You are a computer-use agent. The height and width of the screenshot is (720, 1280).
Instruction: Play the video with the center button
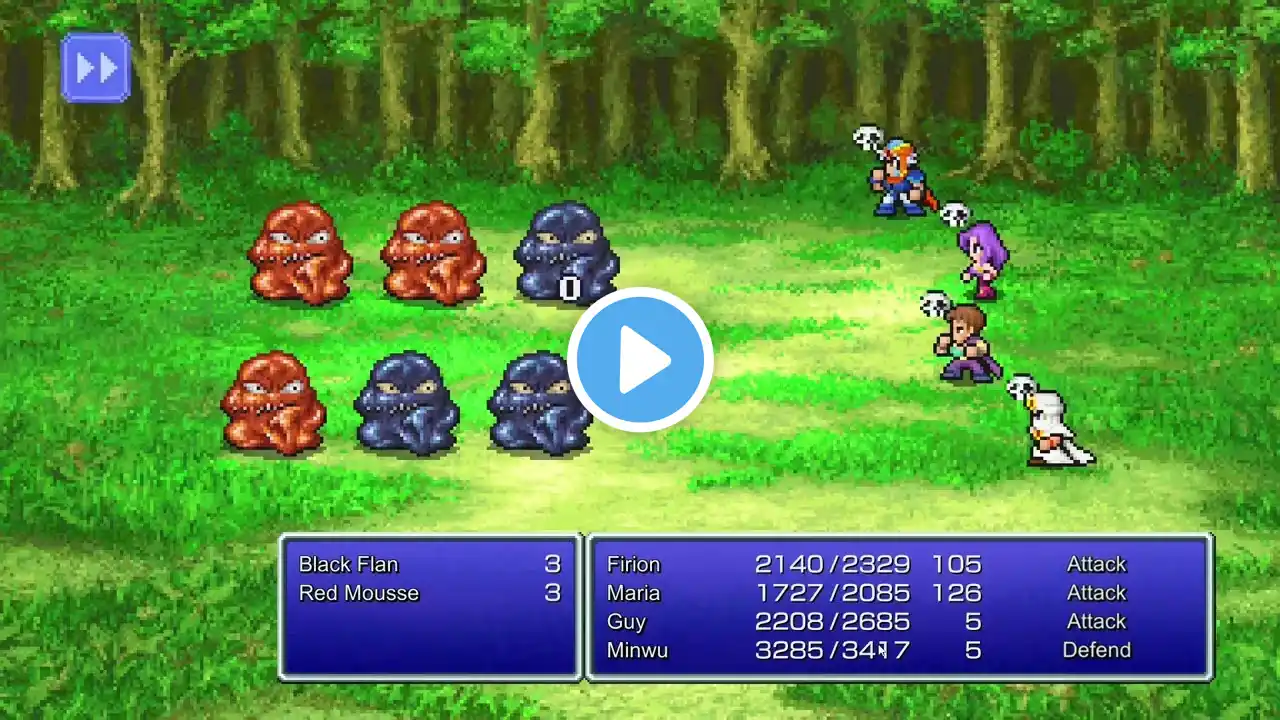(x=640, y=360)
